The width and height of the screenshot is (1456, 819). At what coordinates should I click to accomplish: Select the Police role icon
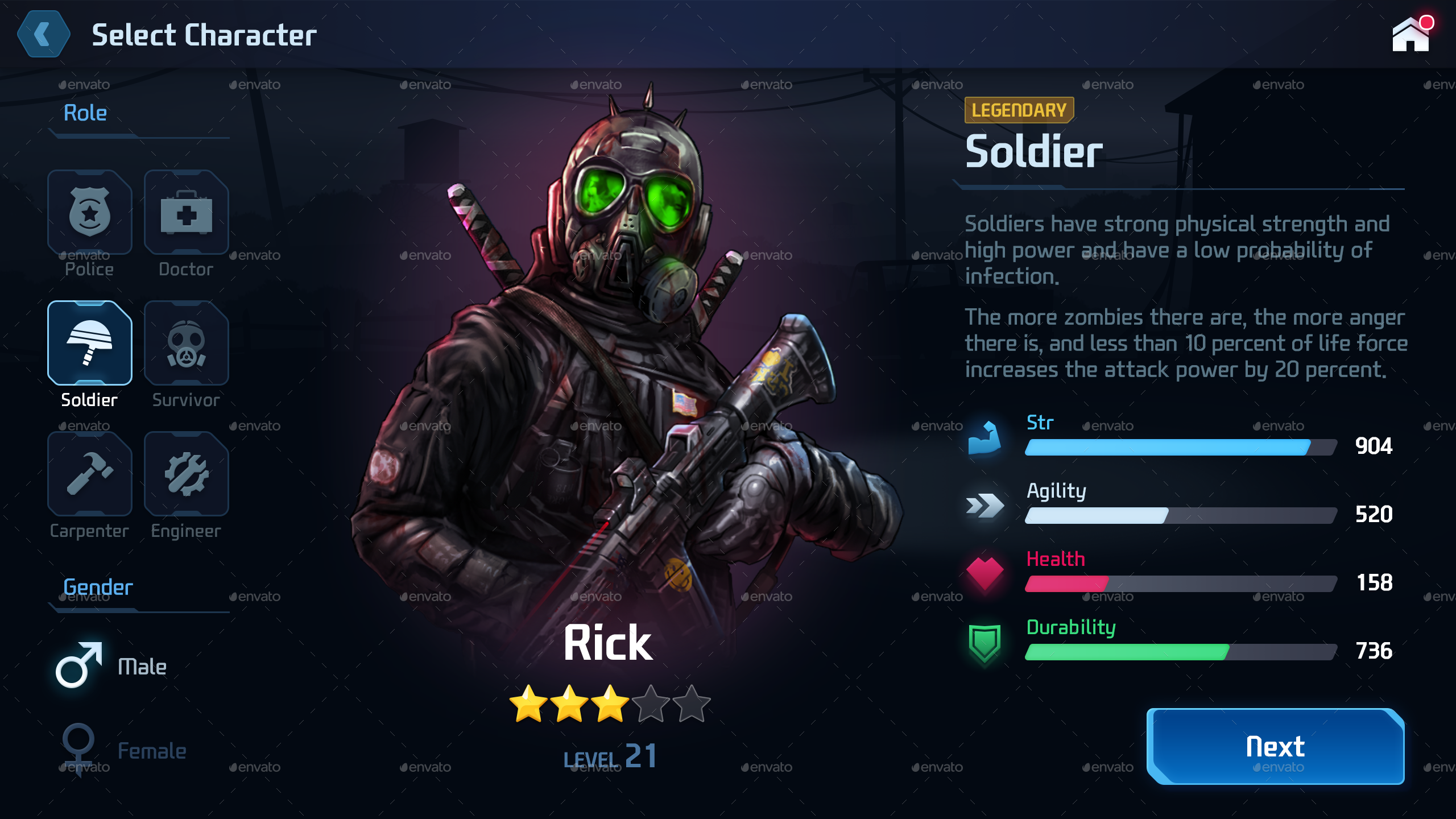click(89, 212)
